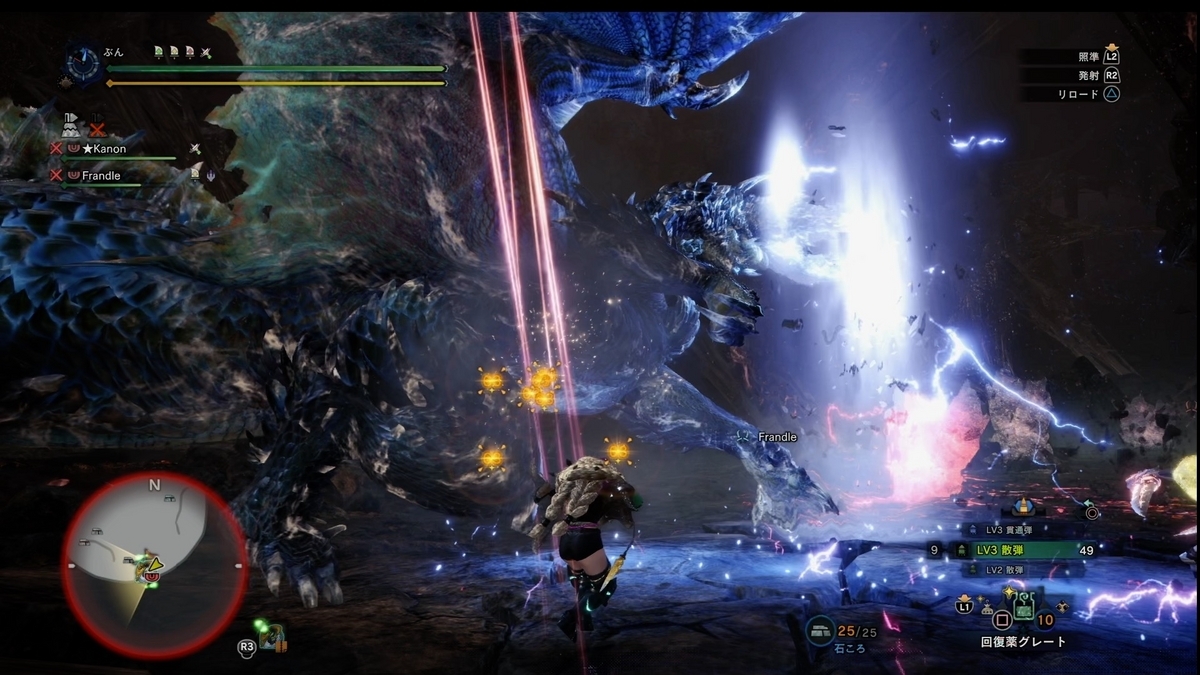Click the monster target icon beside R3
Screen dimensions: 1200x675
click(x=270, y=638)
